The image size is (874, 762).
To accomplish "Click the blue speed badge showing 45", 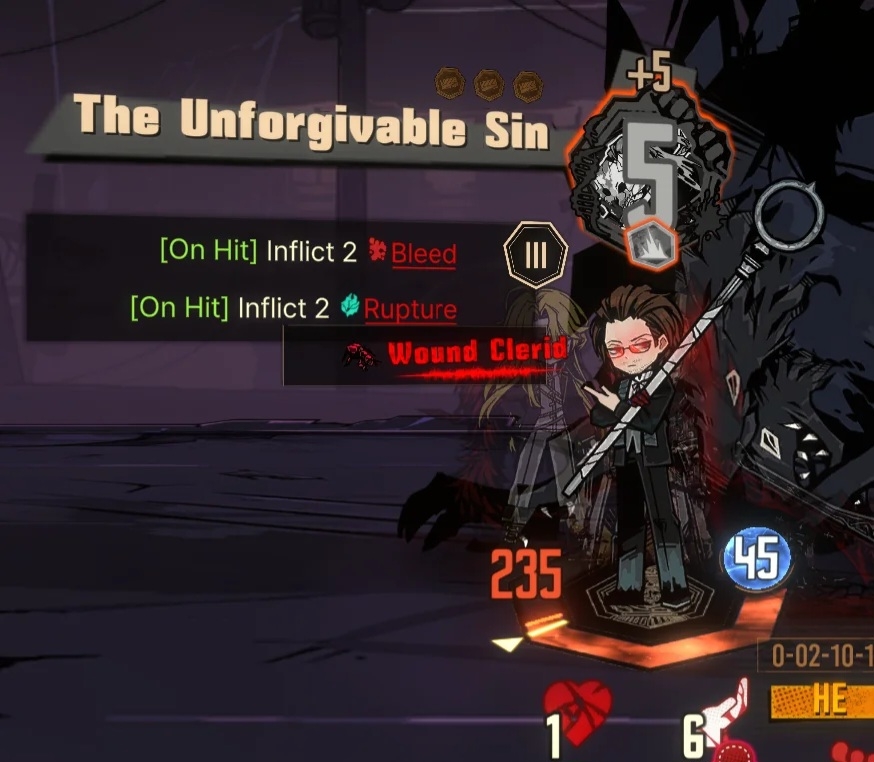I will pyautogui.click(x=757, y=559).
